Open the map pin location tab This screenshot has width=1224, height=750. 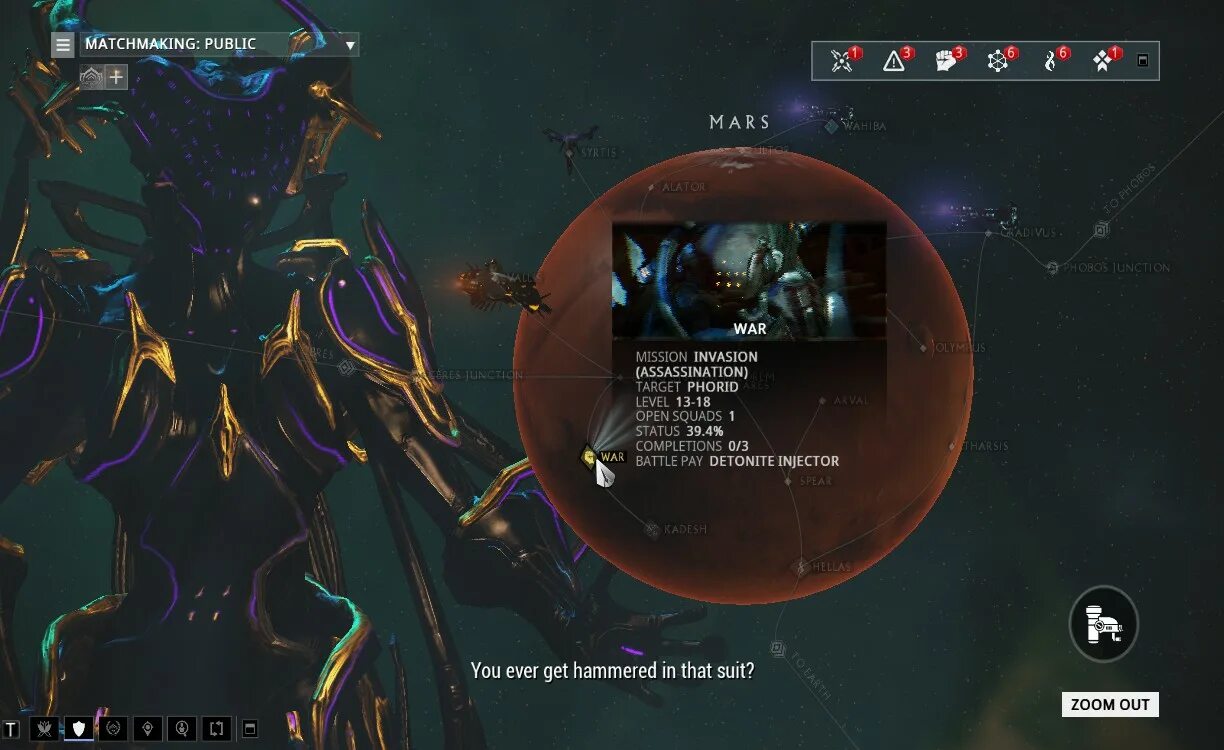(x=148, y=728)
